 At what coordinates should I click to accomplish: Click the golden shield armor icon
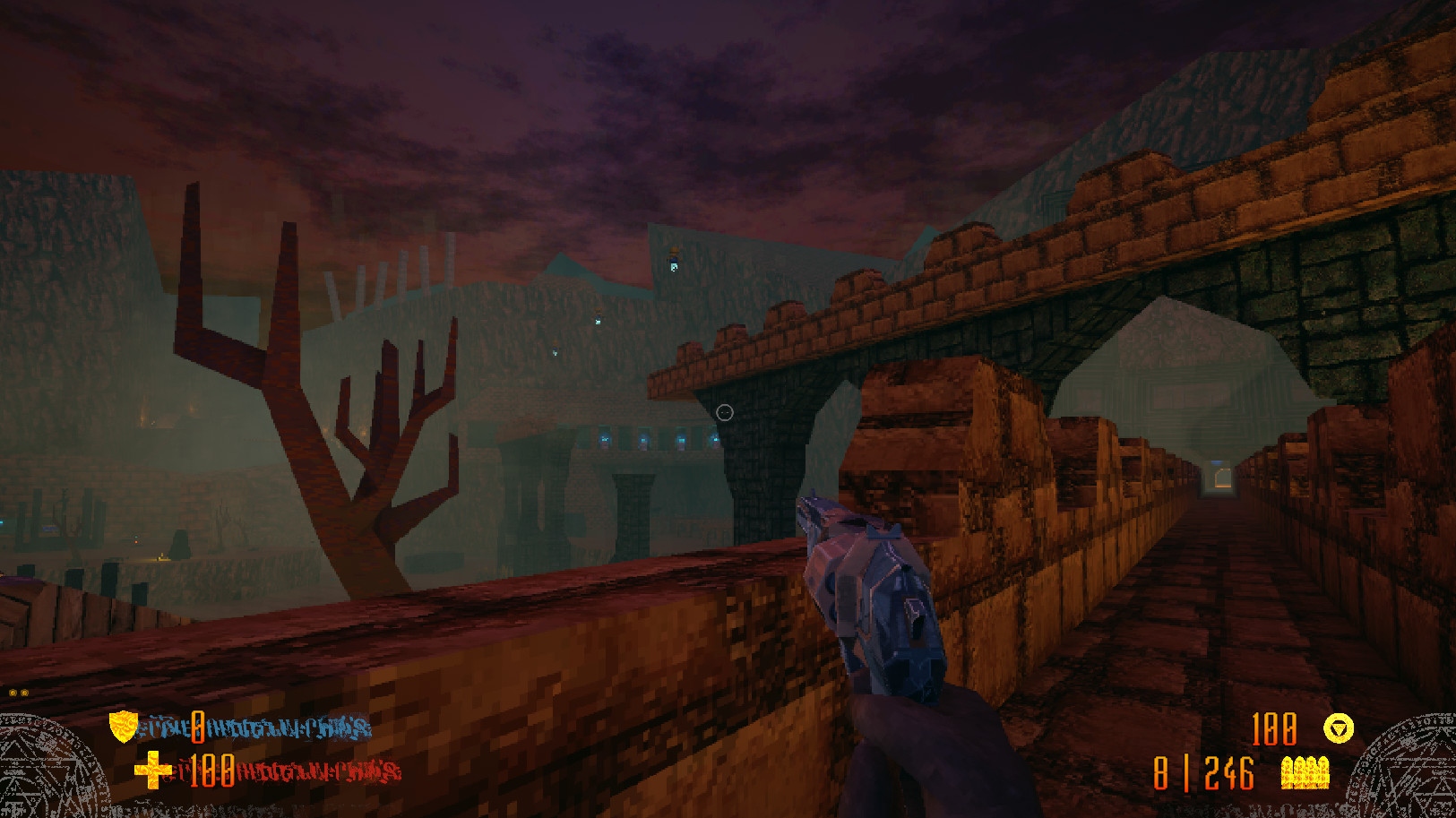click(x=121, y=727)
